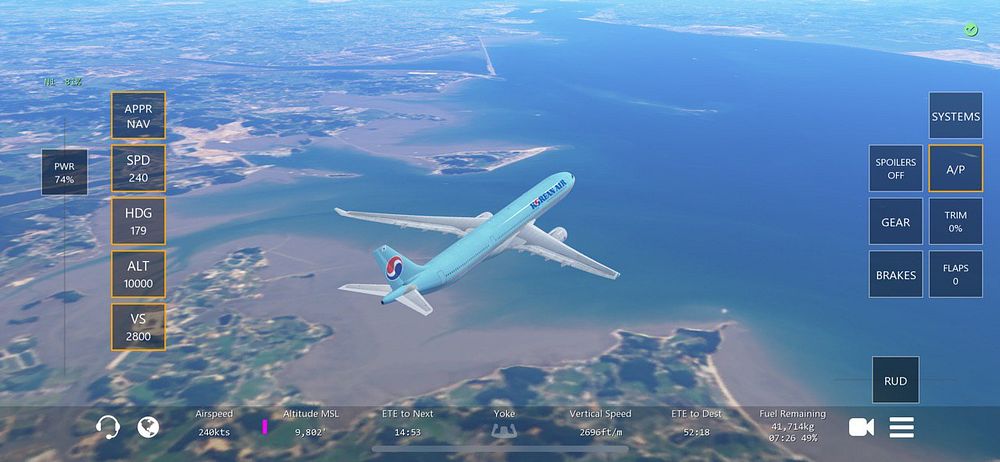Tap the HDG 179 heading button
Screen dimensions: 1000x462
coord(138,222)
